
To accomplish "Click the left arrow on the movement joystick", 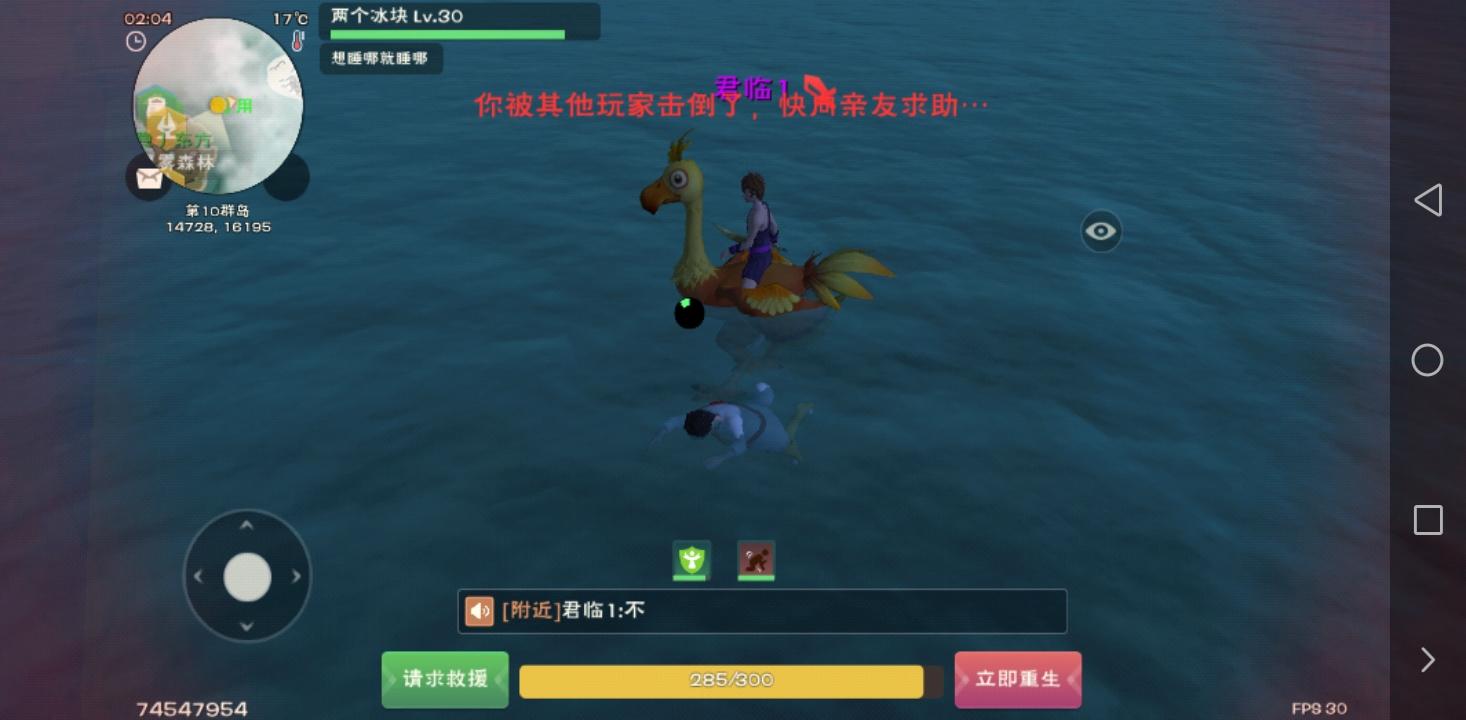I will click(197, 576).
